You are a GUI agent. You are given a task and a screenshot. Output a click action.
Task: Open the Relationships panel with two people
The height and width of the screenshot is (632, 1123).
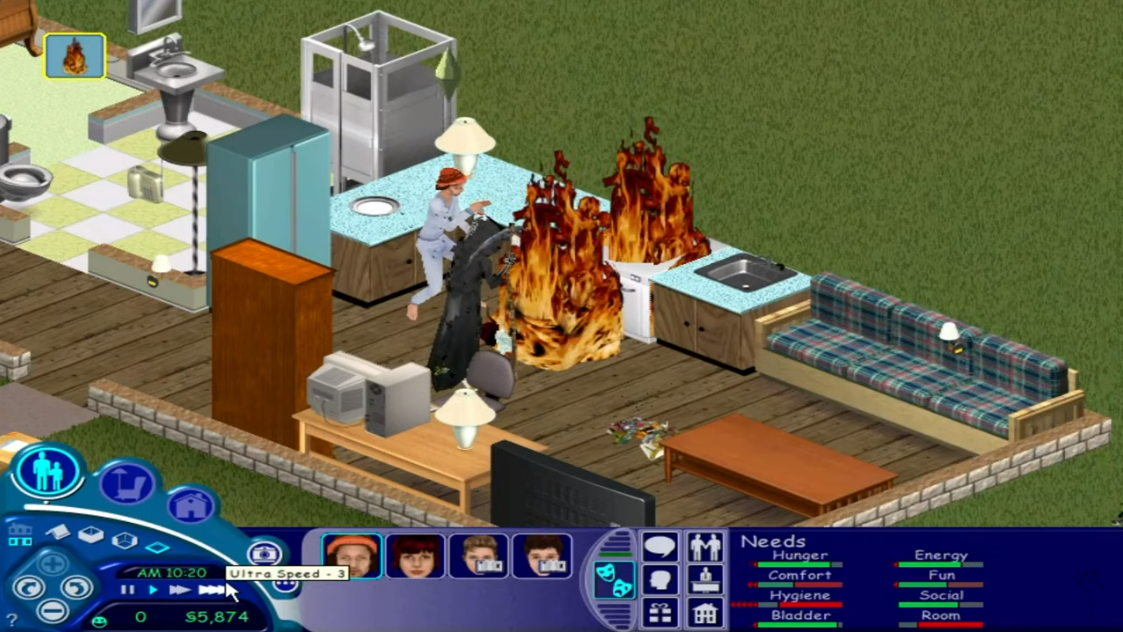pos(706,547)
